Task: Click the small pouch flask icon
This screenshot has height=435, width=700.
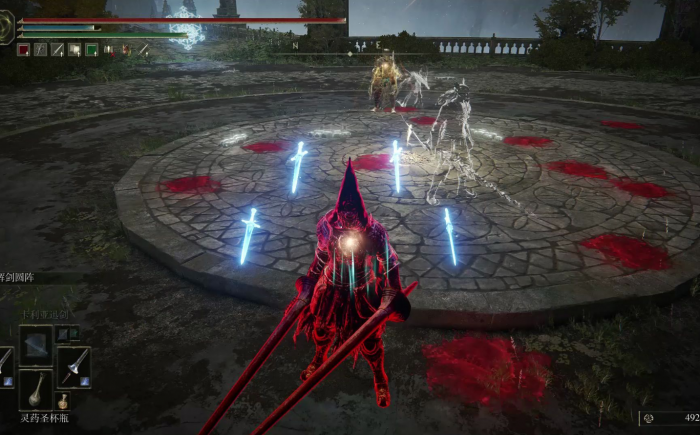Action: point(63,401)
